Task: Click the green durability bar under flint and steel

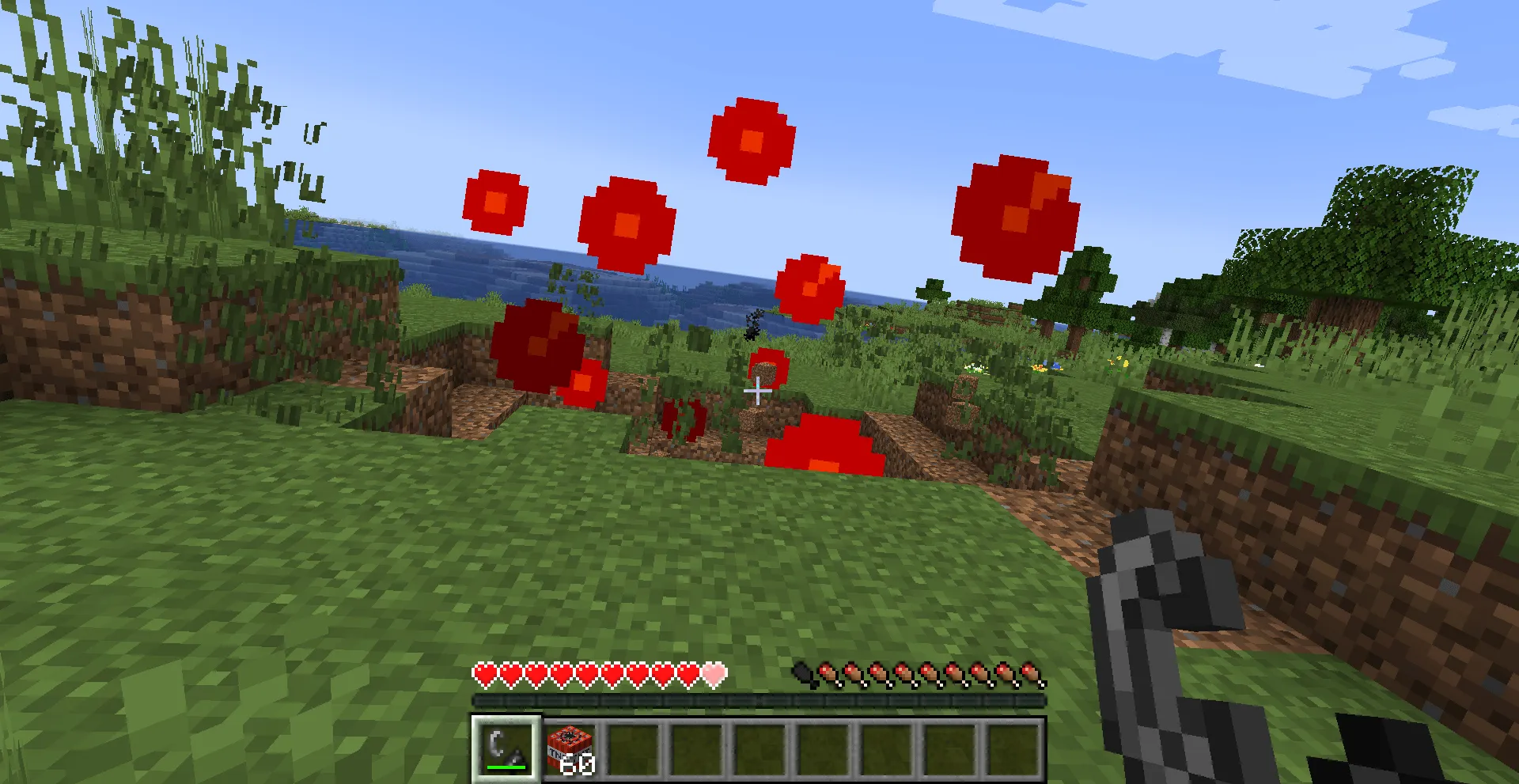Action: [x=506, y=766]
